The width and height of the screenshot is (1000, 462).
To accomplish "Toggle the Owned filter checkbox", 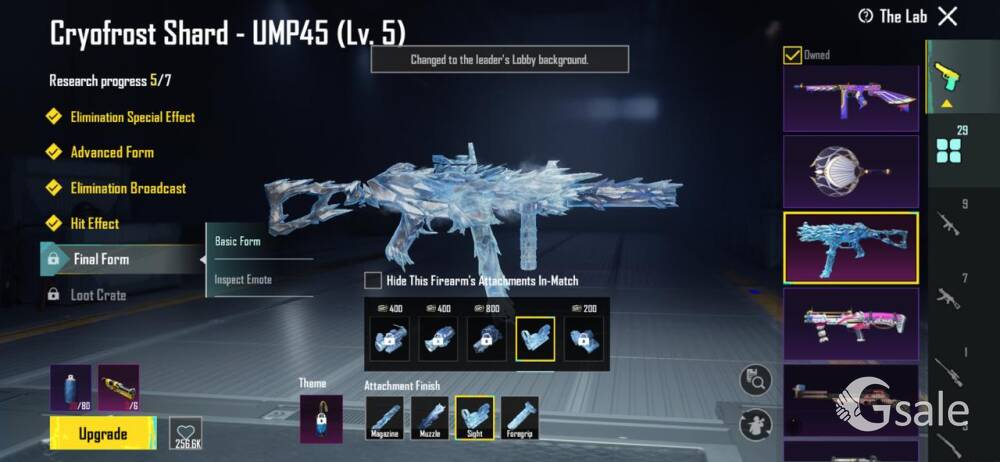I will [x=792, y=55].
